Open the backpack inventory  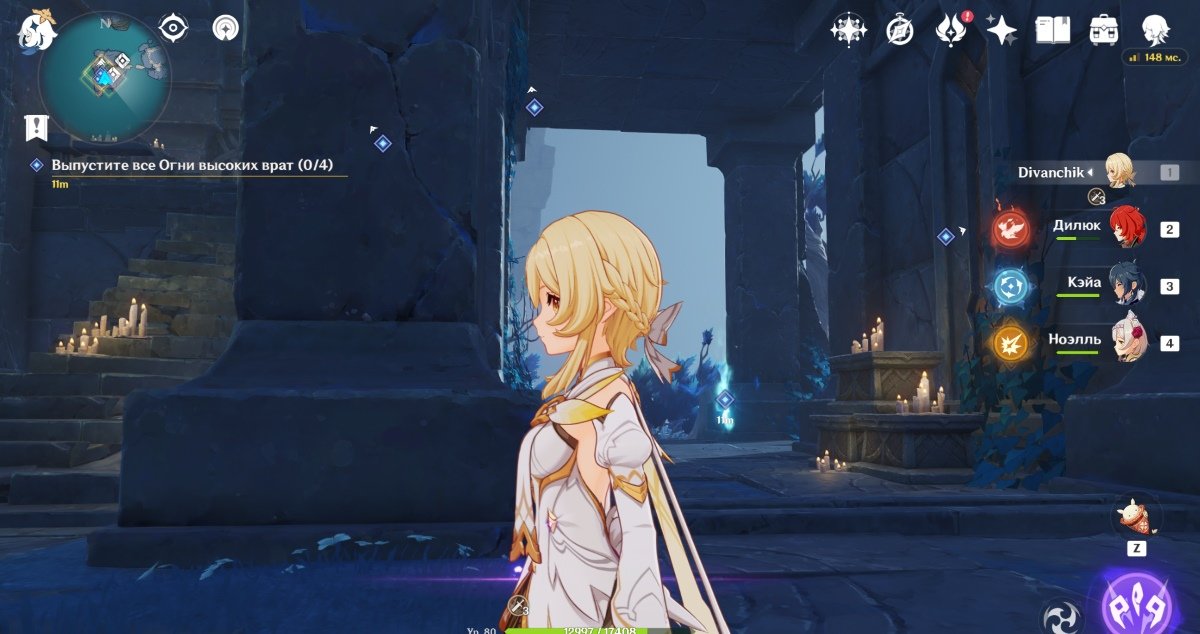(x=1104, y=30)
